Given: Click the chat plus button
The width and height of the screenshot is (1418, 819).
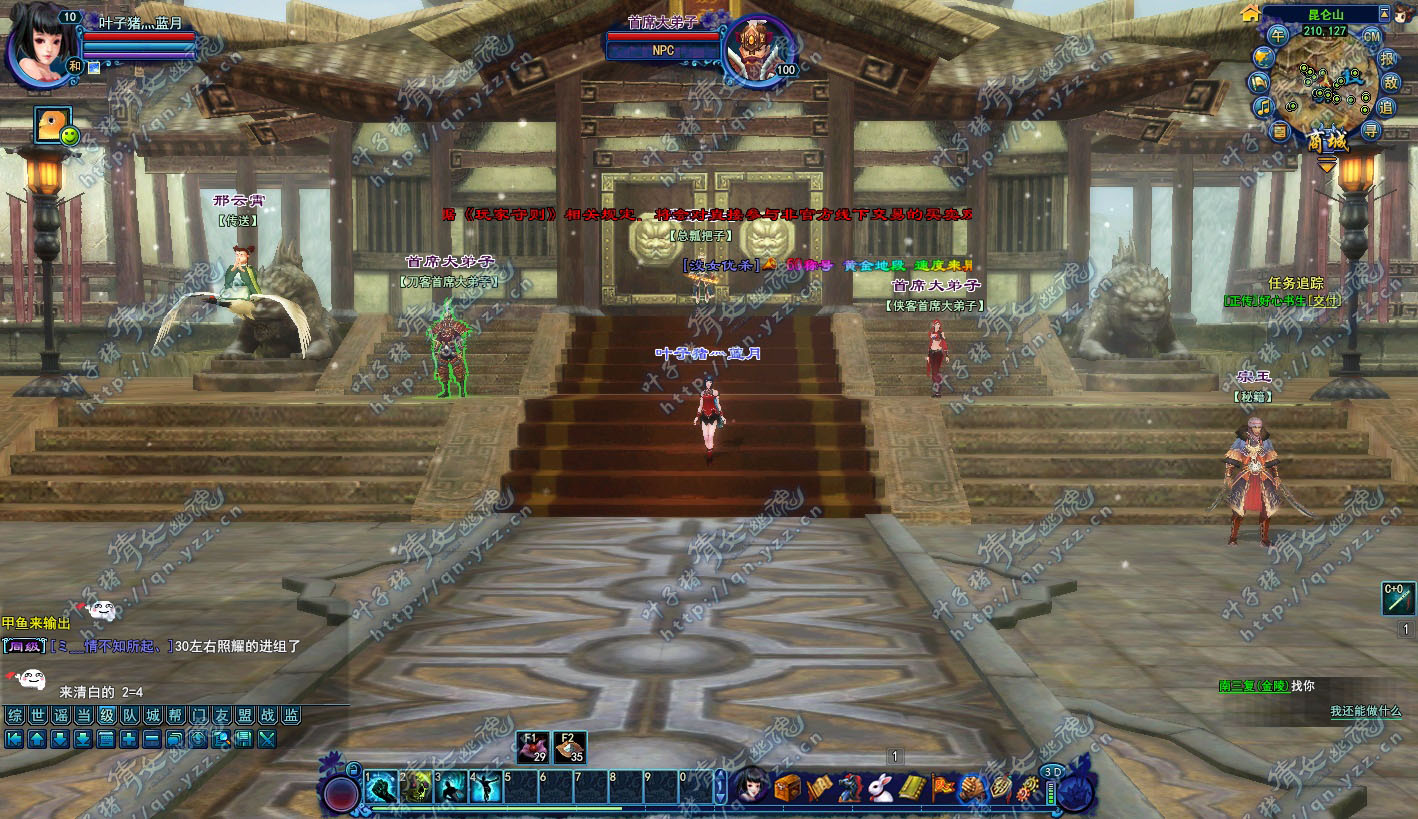Looking at the screenshot, I should pyautogui.click(x=129, y=740).
